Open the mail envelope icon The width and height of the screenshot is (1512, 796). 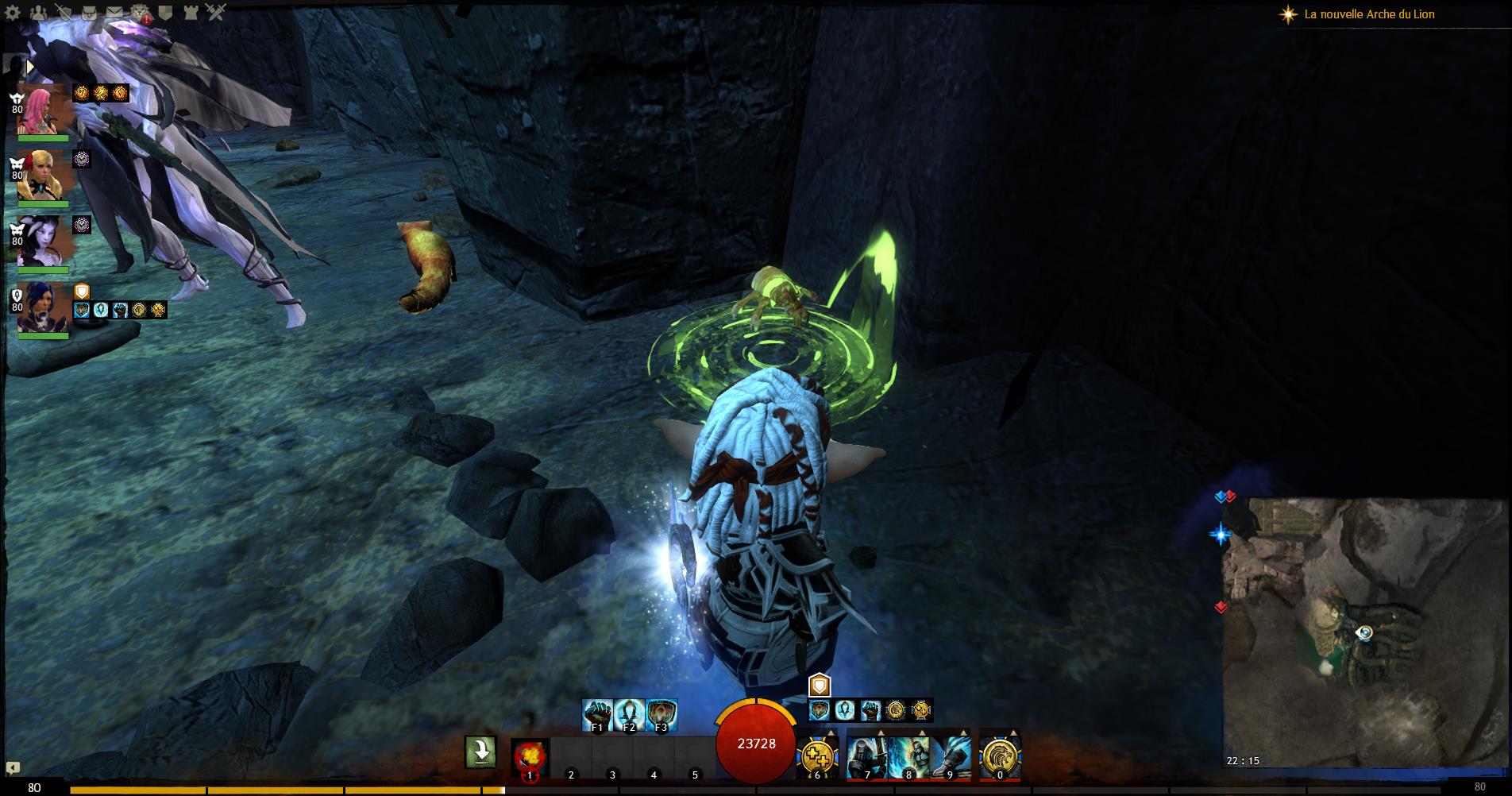(114, 12)
